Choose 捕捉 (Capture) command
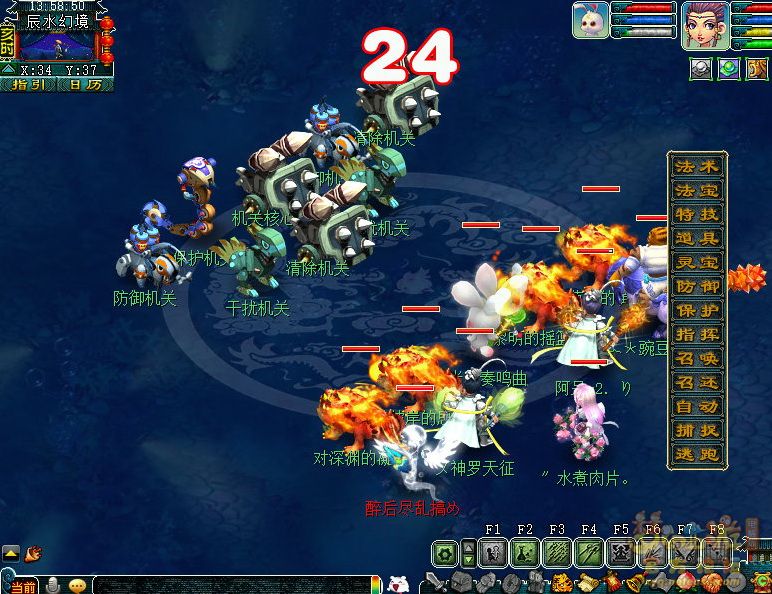The width and height of the screenshot is (772, 594). 697,431
